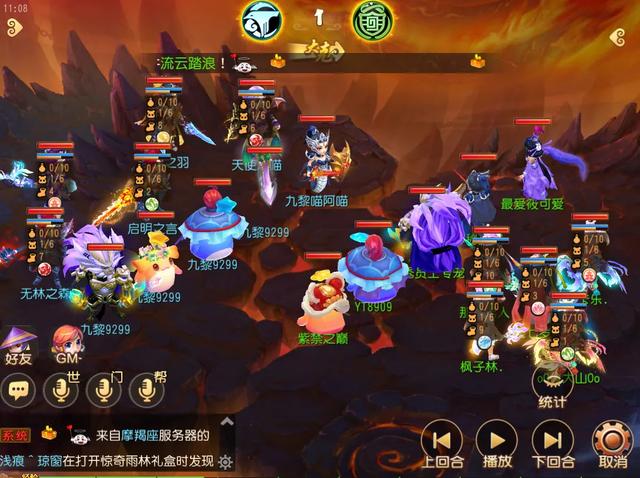Open chat settings gear icon

[226, 461]
